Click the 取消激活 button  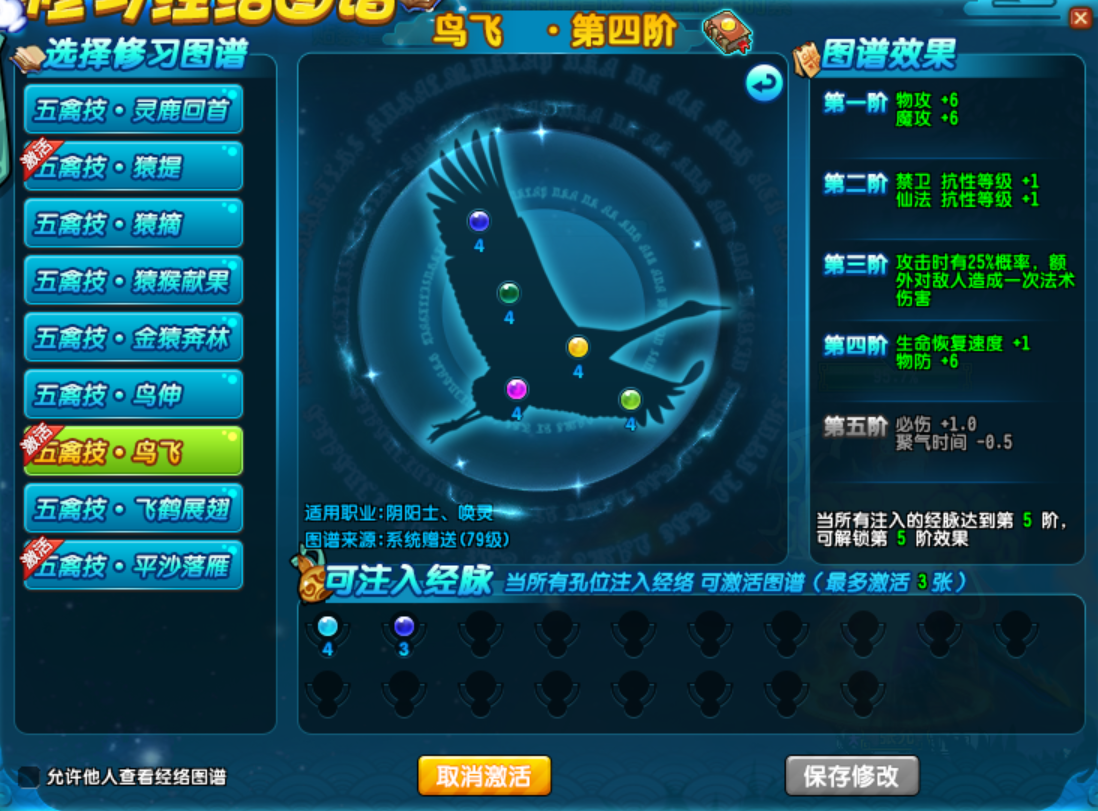[x=484, y=776]
